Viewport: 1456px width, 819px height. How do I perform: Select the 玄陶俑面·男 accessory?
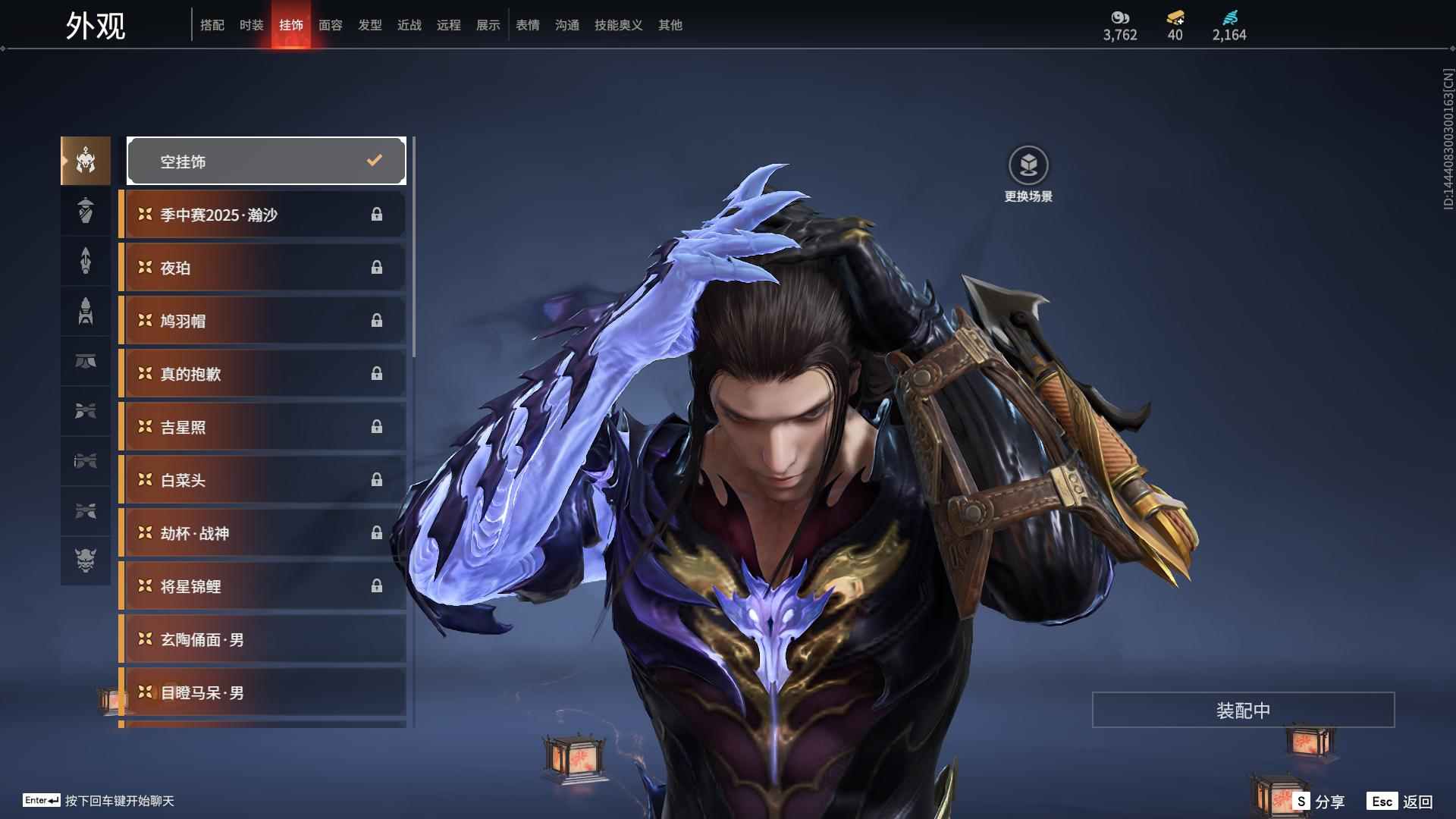(x=263, y=639)
